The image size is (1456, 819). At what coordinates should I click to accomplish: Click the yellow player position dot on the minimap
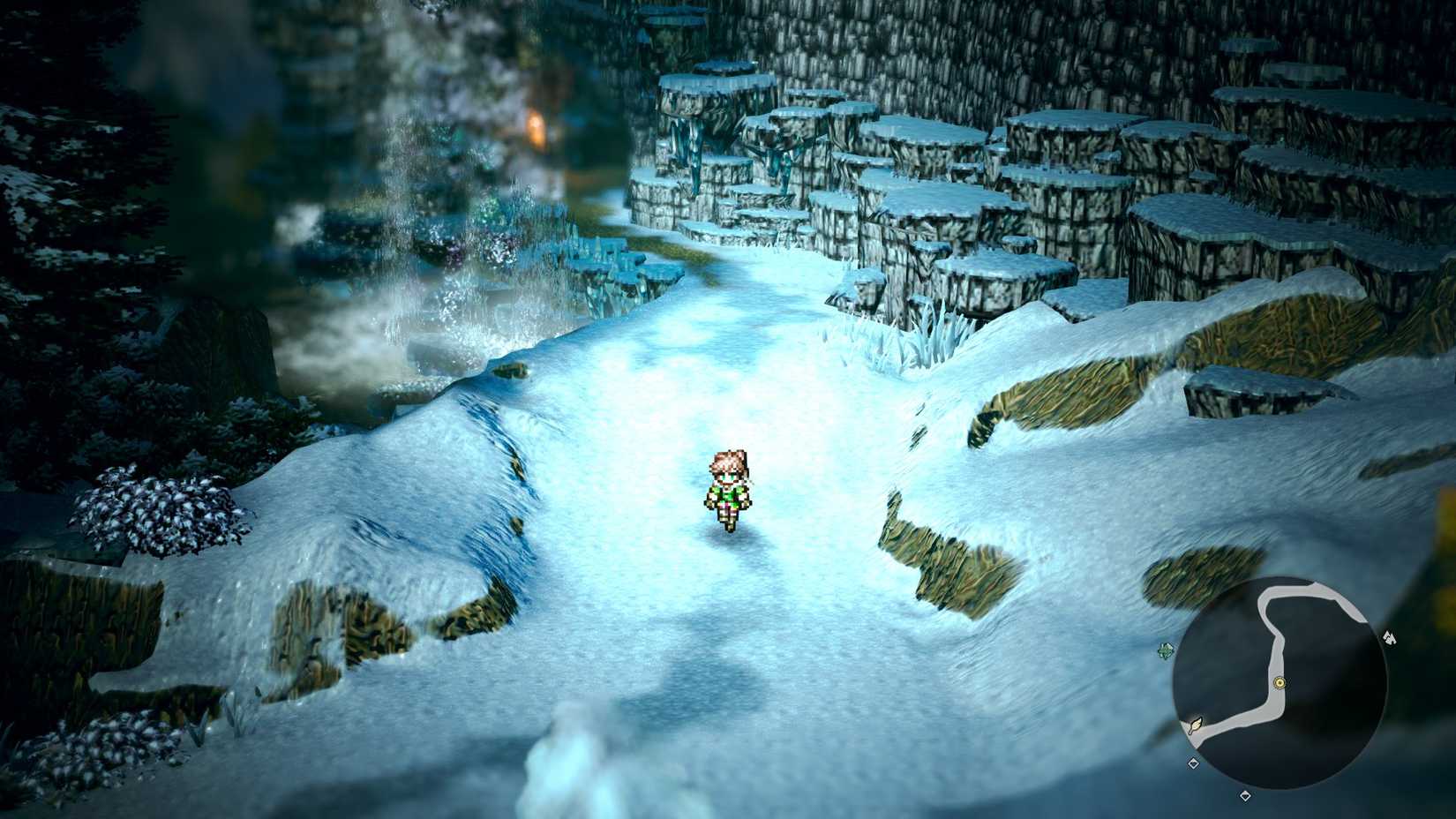(1280, 682)
